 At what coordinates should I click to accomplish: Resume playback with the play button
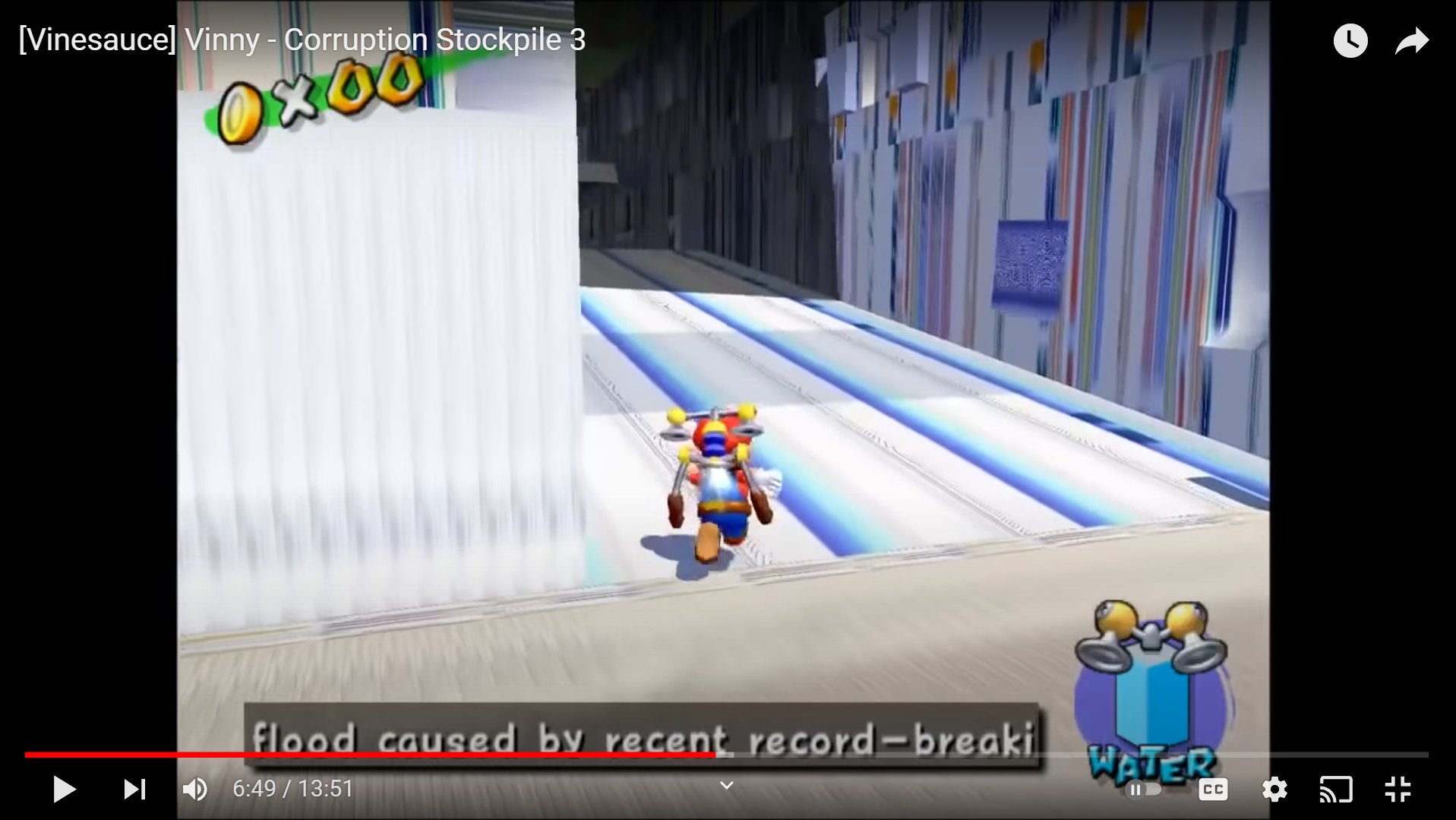[x=65, y=789]
